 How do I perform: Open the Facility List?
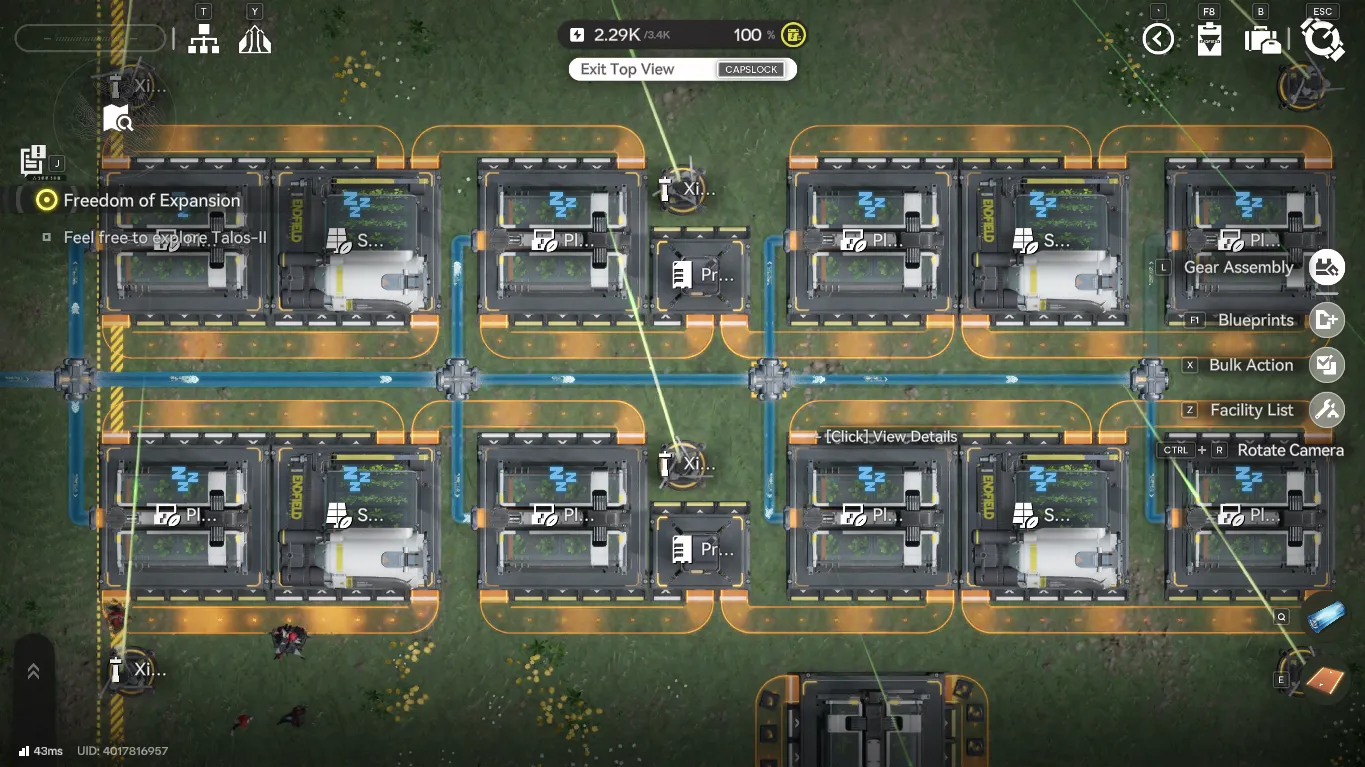click(x=1327, y=409)
